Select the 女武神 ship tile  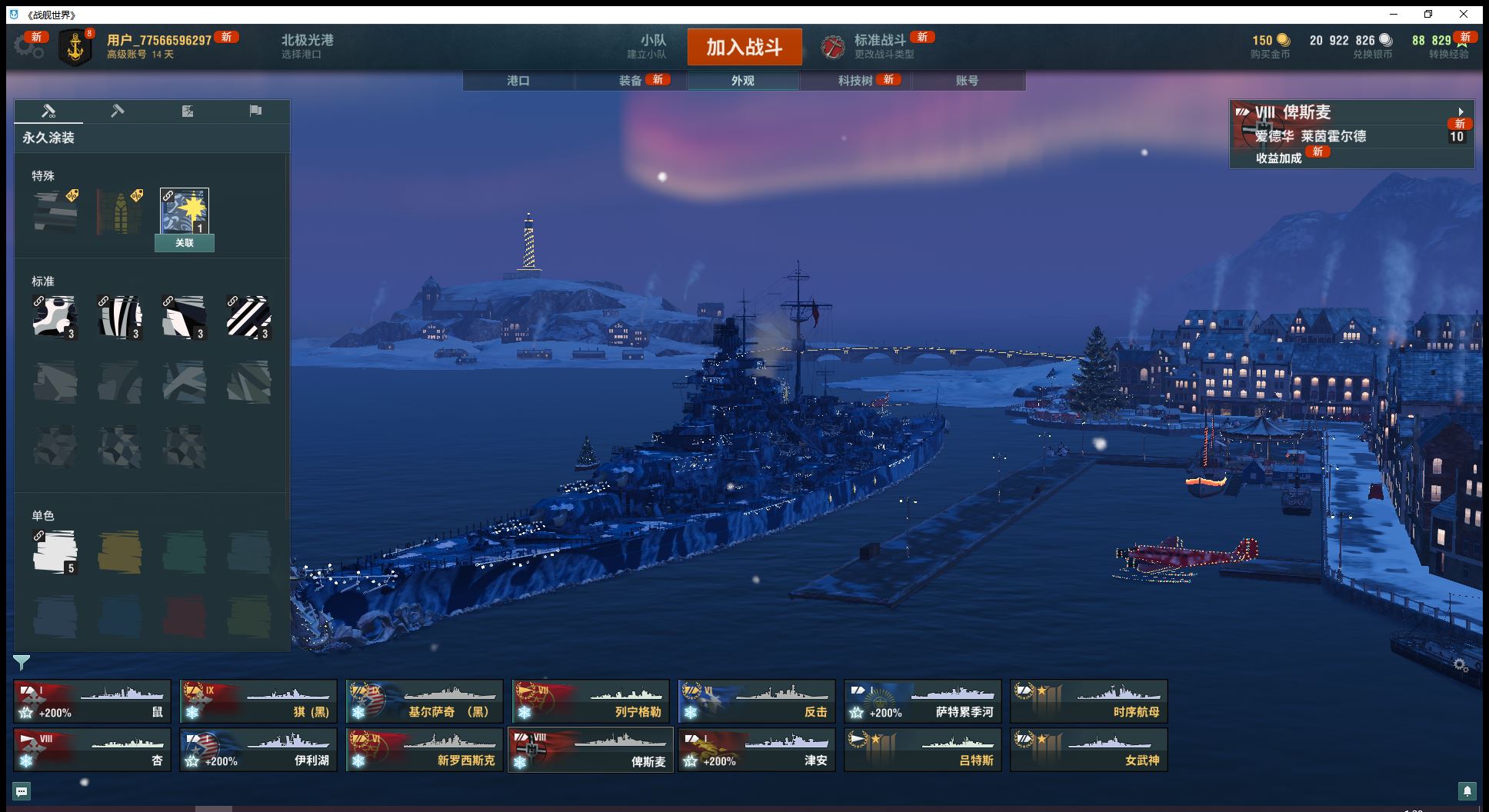tap(1088, 750)
